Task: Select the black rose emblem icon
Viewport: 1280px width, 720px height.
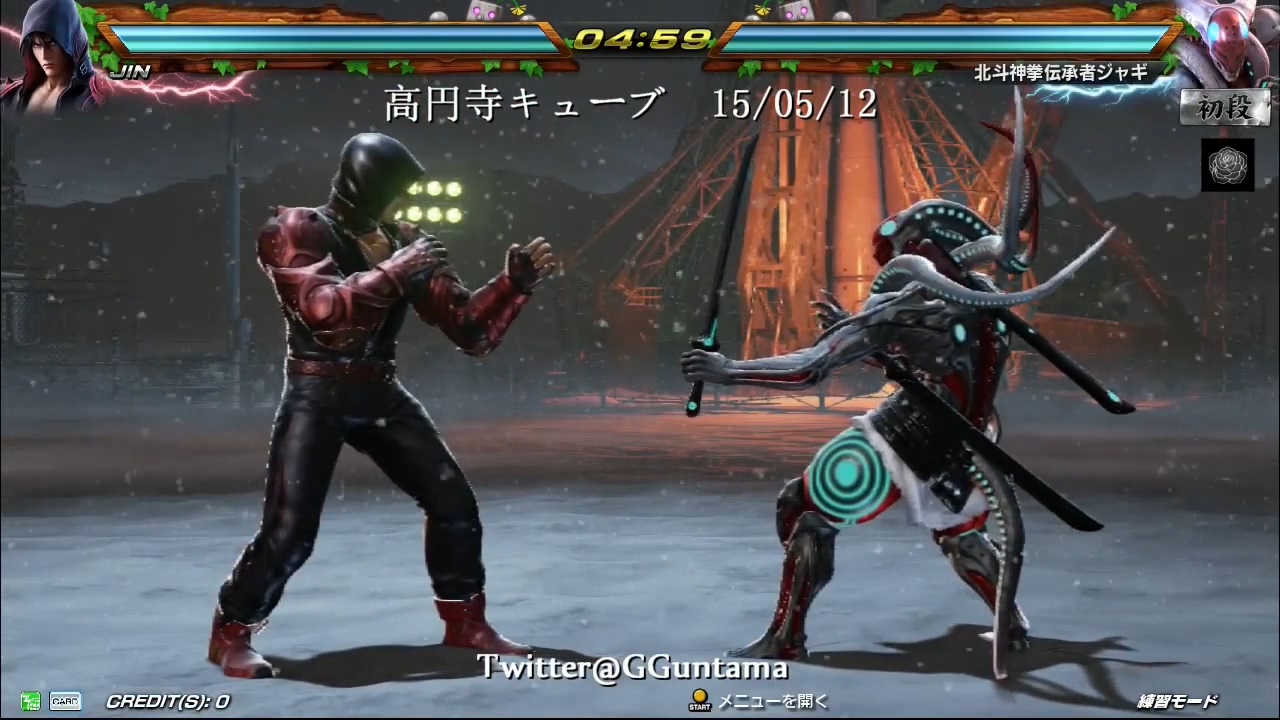Action: click(1228, 166)
